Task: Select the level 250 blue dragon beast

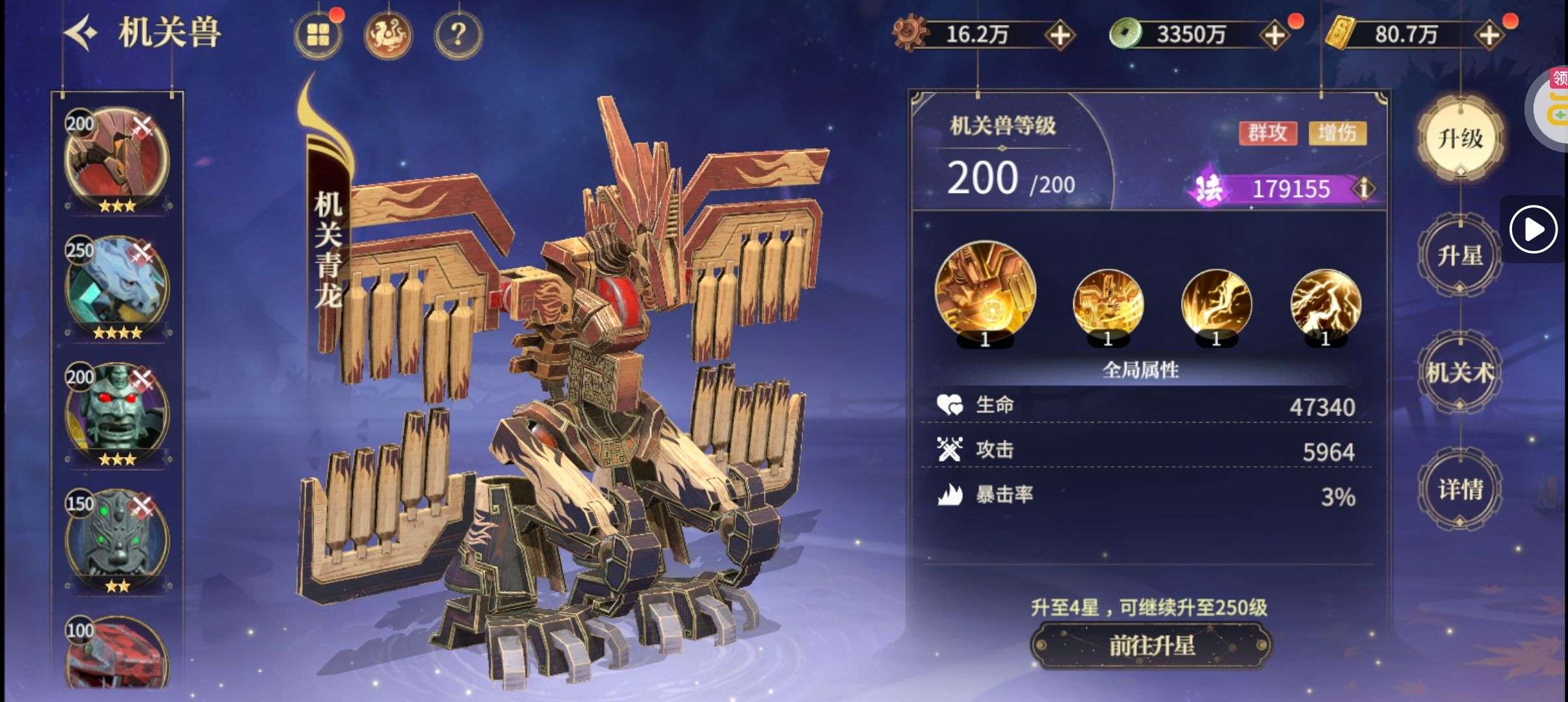Action: click(x=117, y=286)
